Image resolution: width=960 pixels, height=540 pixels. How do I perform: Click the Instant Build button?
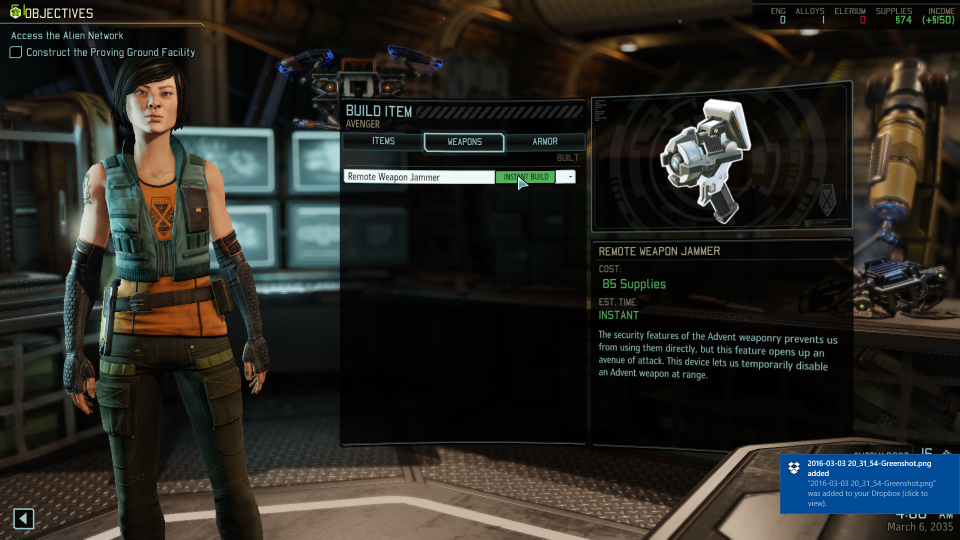pos(526,177)
